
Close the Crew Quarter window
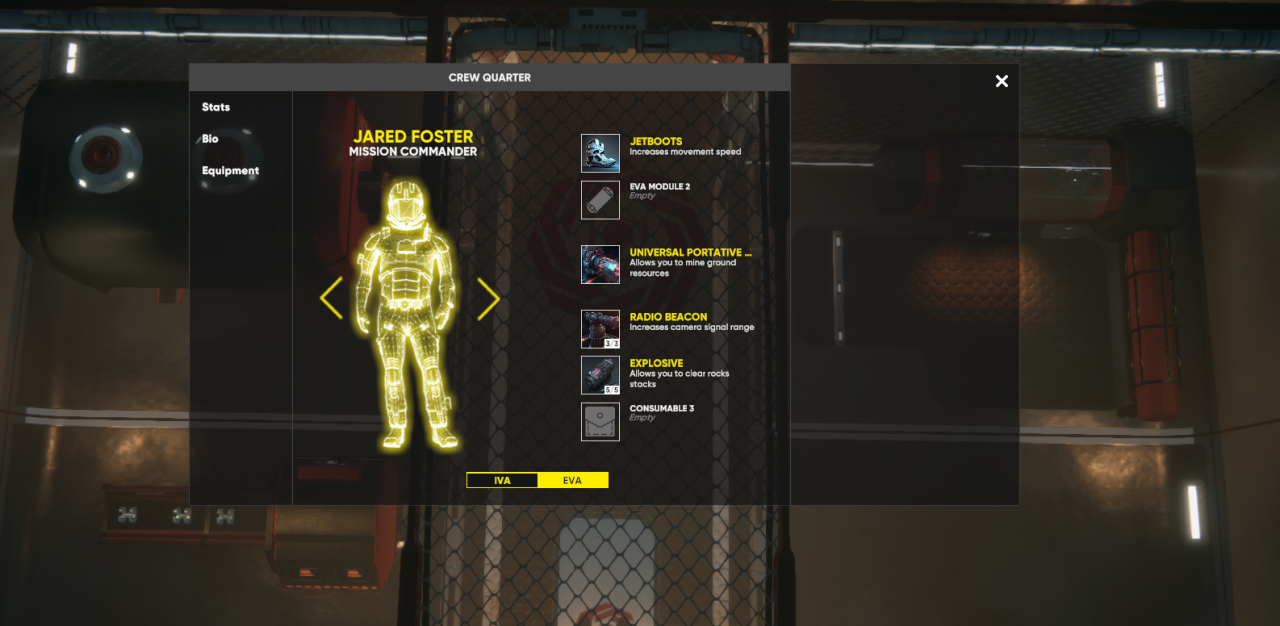[x=1002, y=81]
